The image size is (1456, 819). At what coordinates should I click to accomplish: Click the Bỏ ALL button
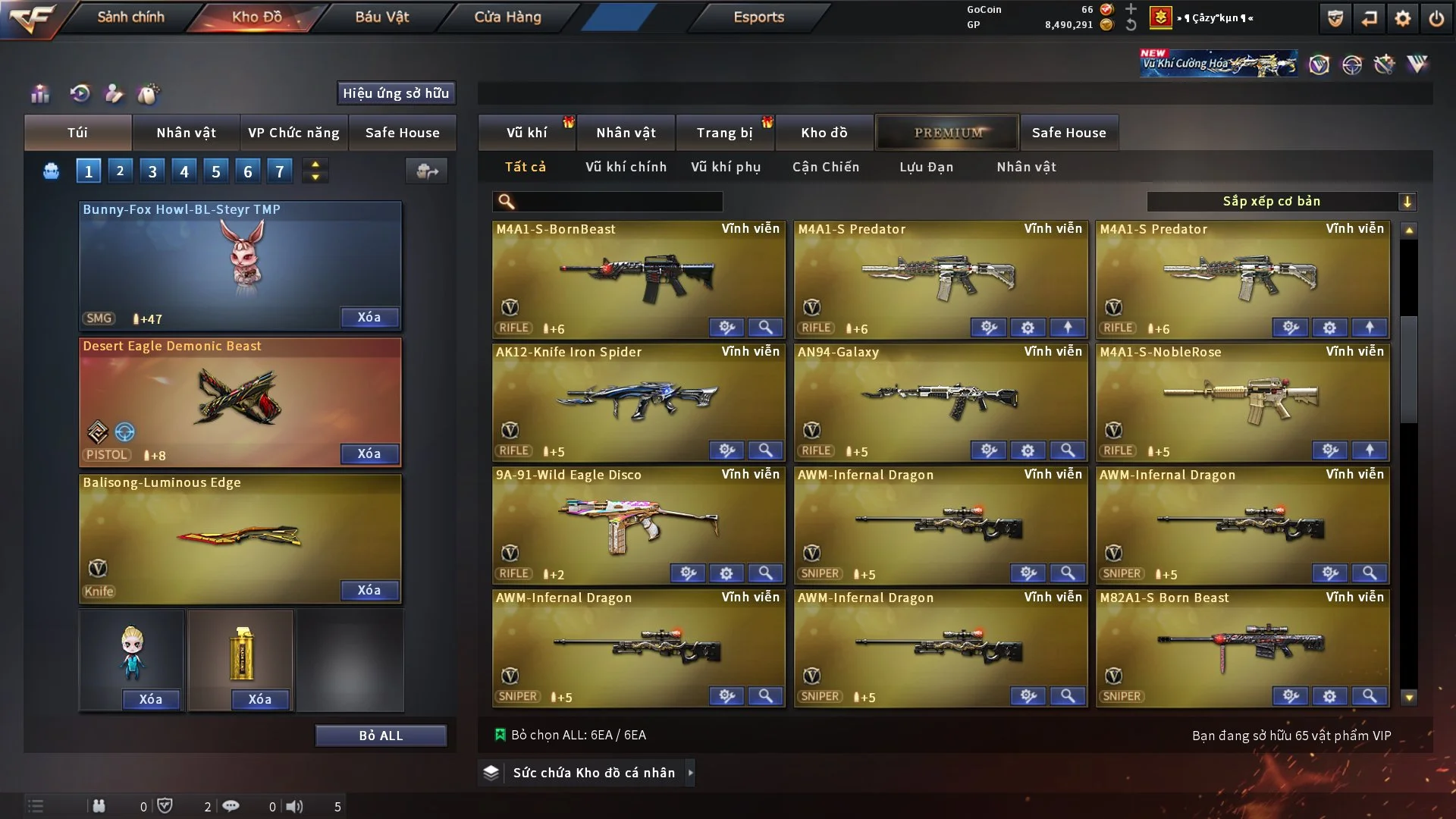coord(381,736)
